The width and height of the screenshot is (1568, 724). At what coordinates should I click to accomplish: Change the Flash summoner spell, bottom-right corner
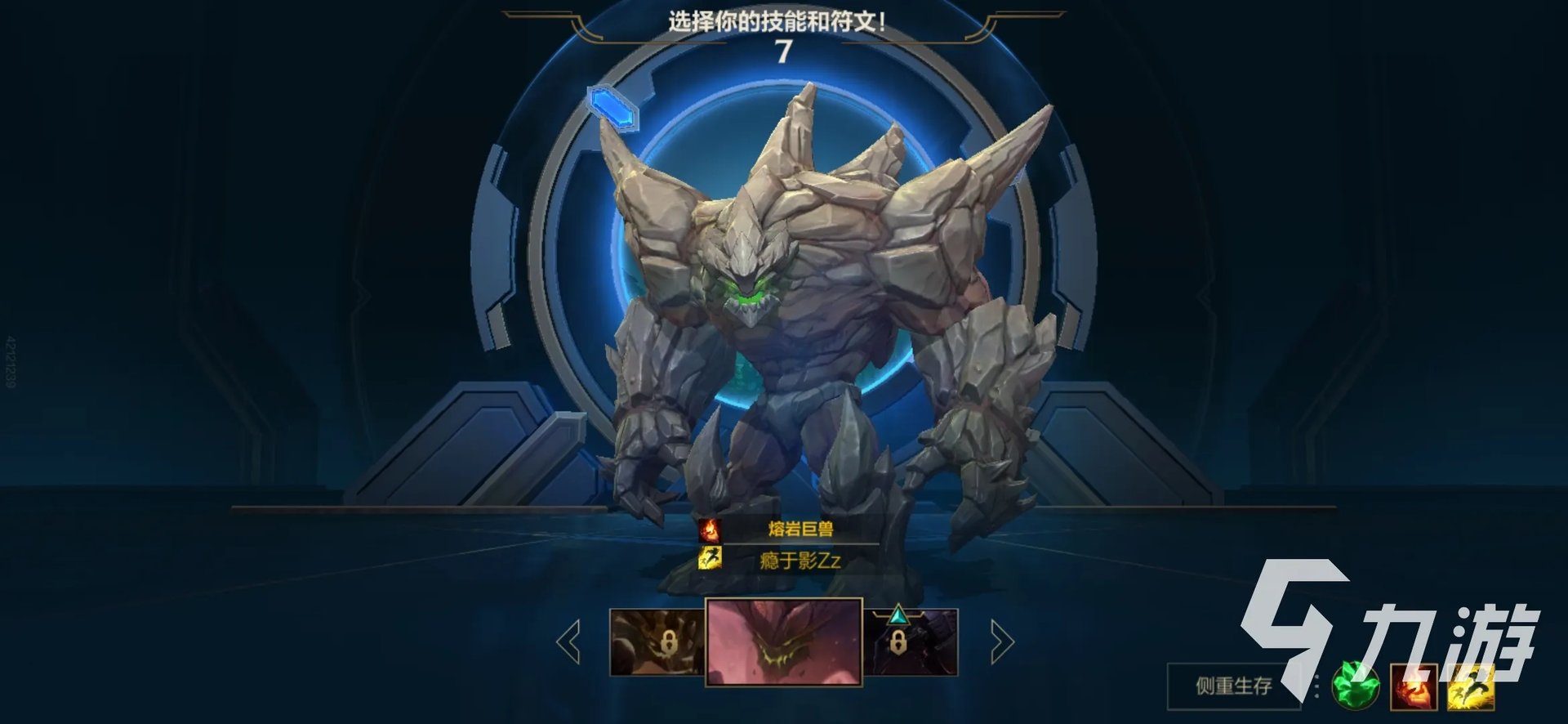pyautogui.click(x=1470, y=686)
